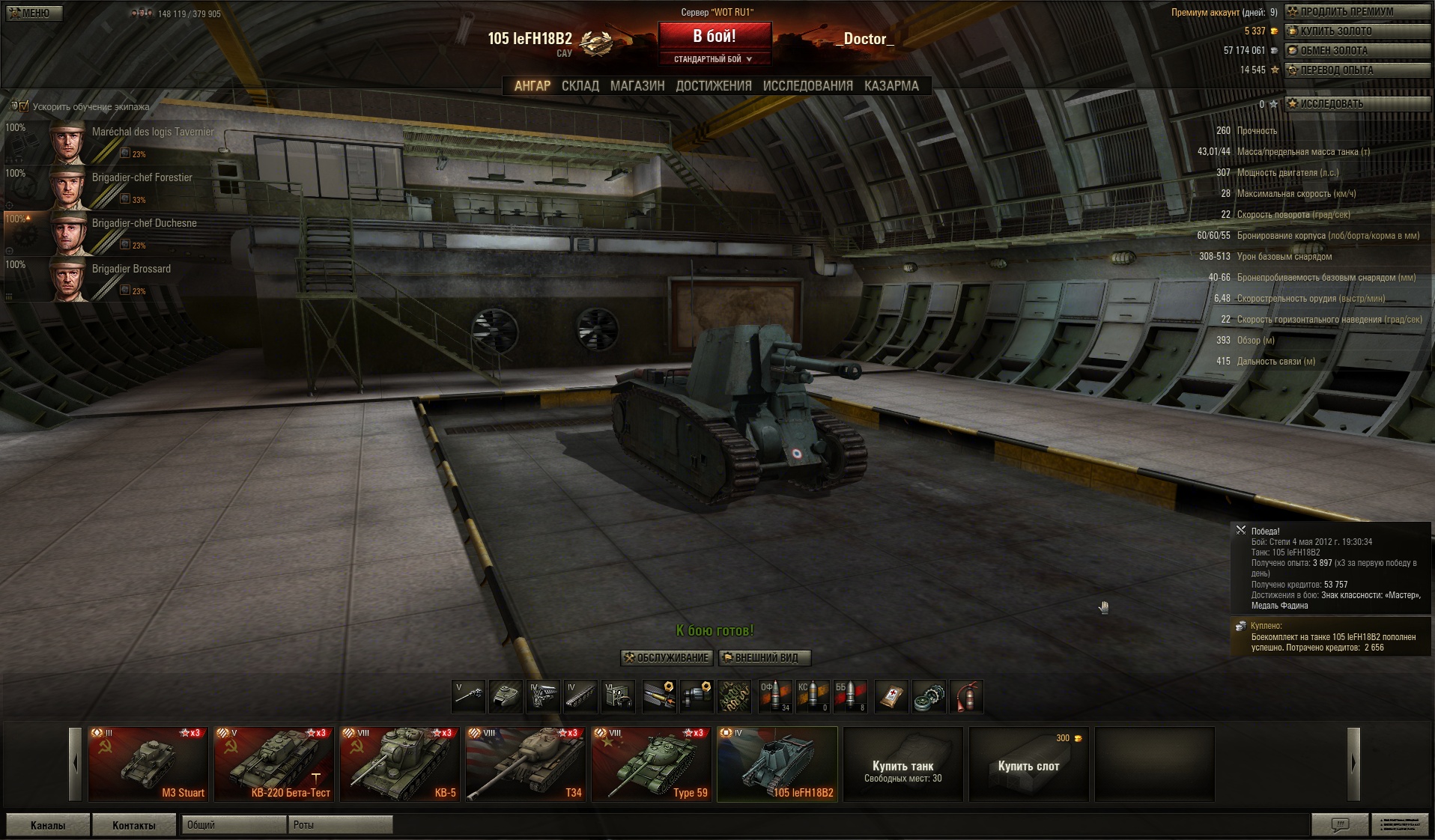1435x840 pixels.
Task: Click the ПРОДЛИТЬ ПРЕМИУМ button
Action: pyautogui.click(x=1357, y=11)
